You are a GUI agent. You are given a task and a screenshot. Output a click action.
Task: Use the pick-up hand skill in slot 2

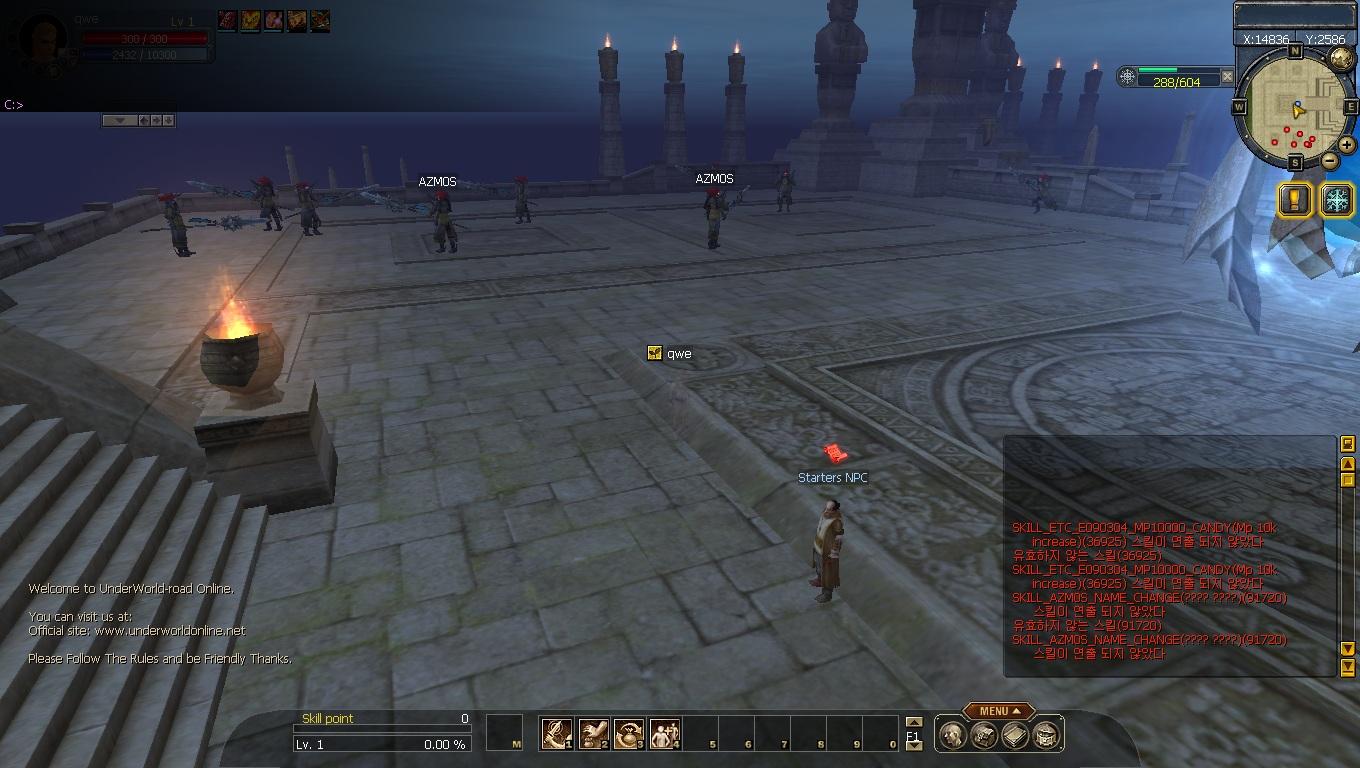593,734
